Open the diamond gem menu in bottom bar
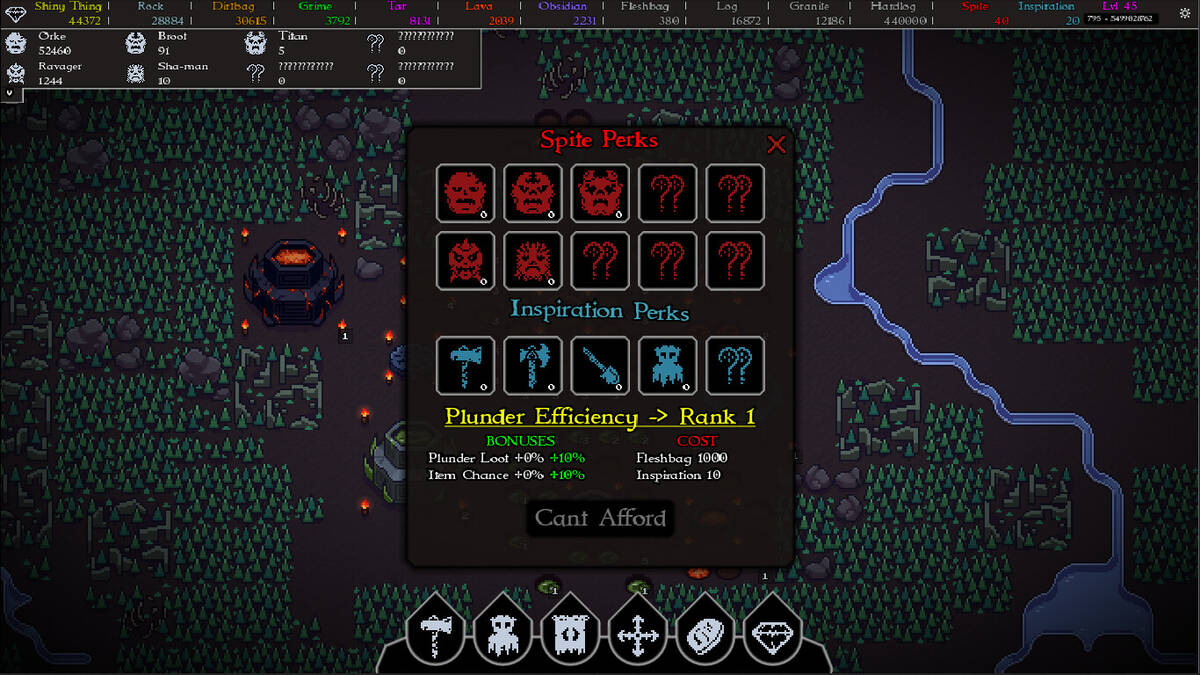Screen dimensions: 1200x675 (772, 632)
